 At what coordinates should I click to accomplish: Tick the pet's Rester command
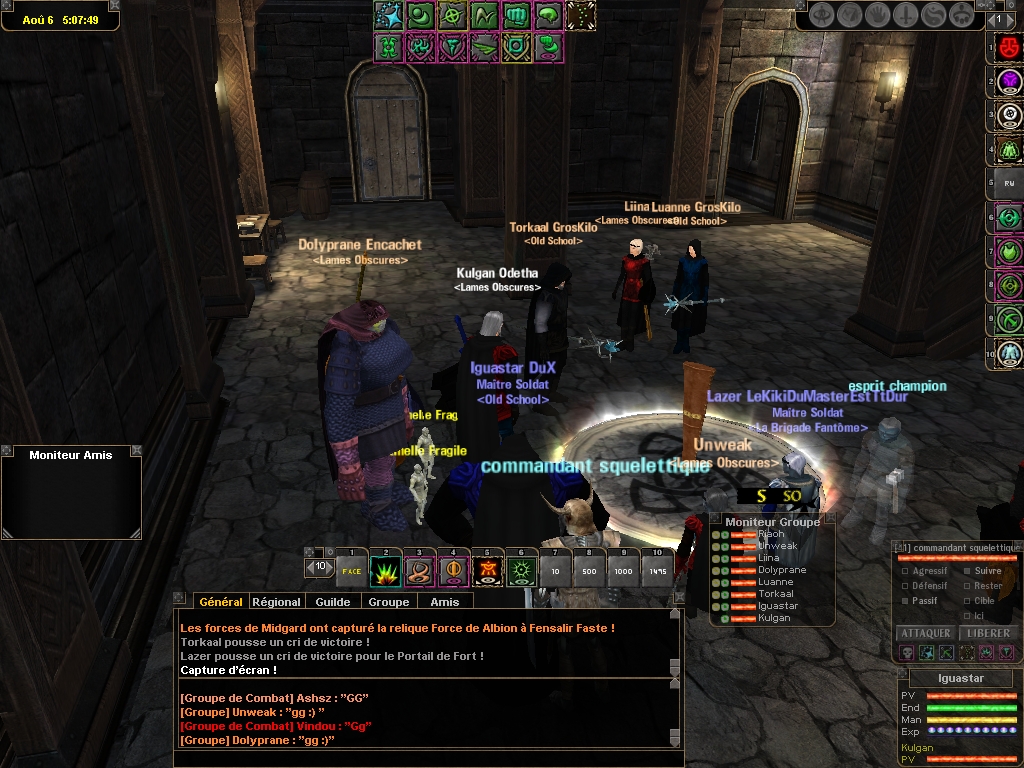click(x=967, y=586)
